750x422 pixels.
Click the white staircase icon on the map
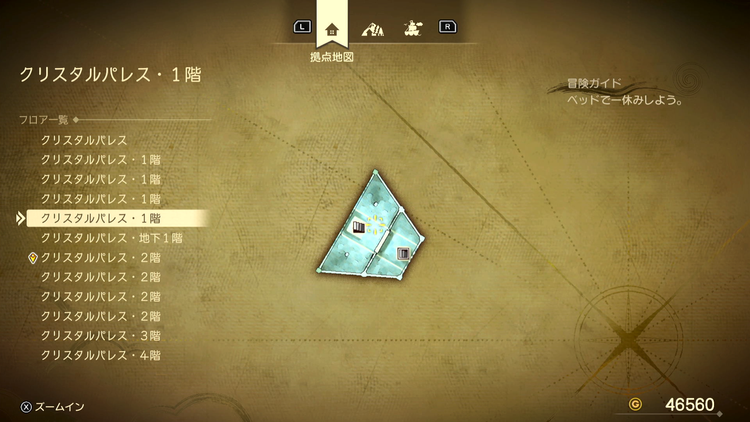click(x=359, y=229)
